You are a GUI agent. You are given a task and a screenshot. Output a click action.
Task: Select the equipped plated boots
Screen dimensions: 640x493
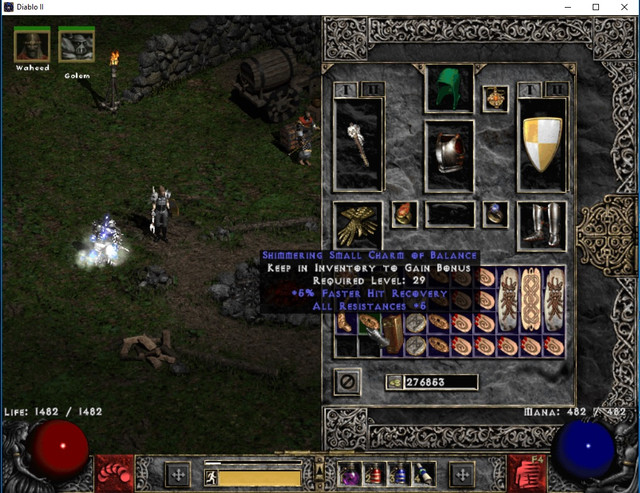[542, 225]
